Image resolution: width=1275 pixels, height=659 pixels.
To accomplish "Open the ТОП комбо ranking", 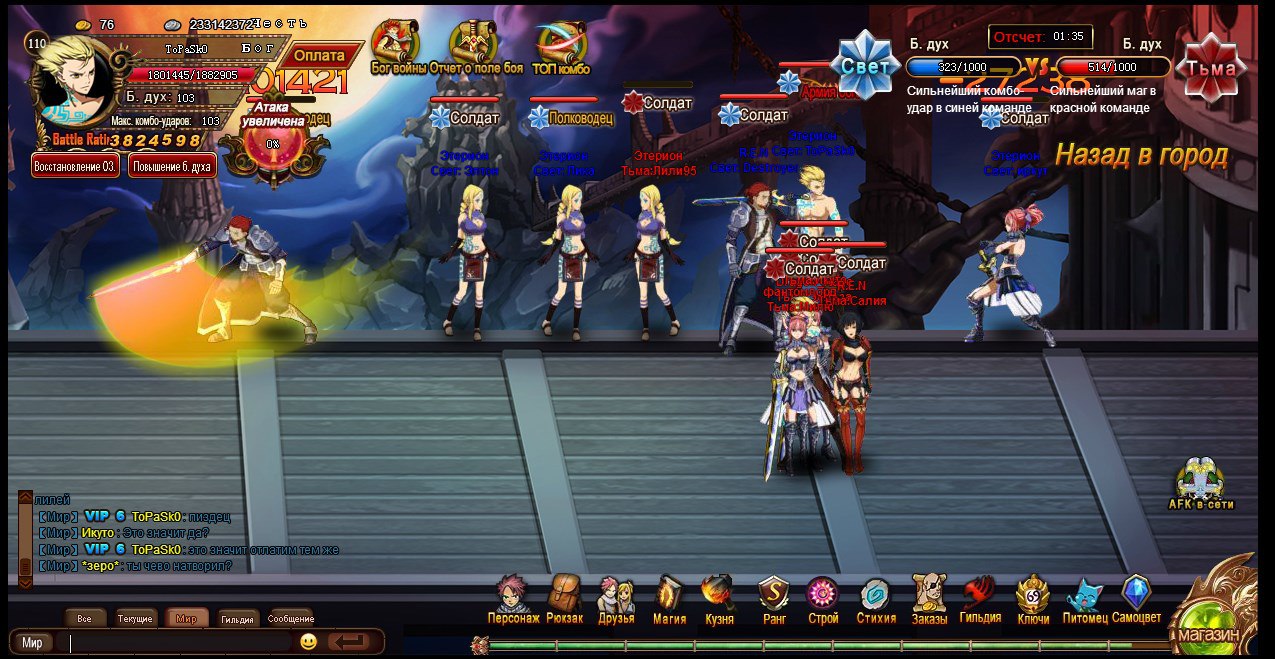I will point(560,46).
